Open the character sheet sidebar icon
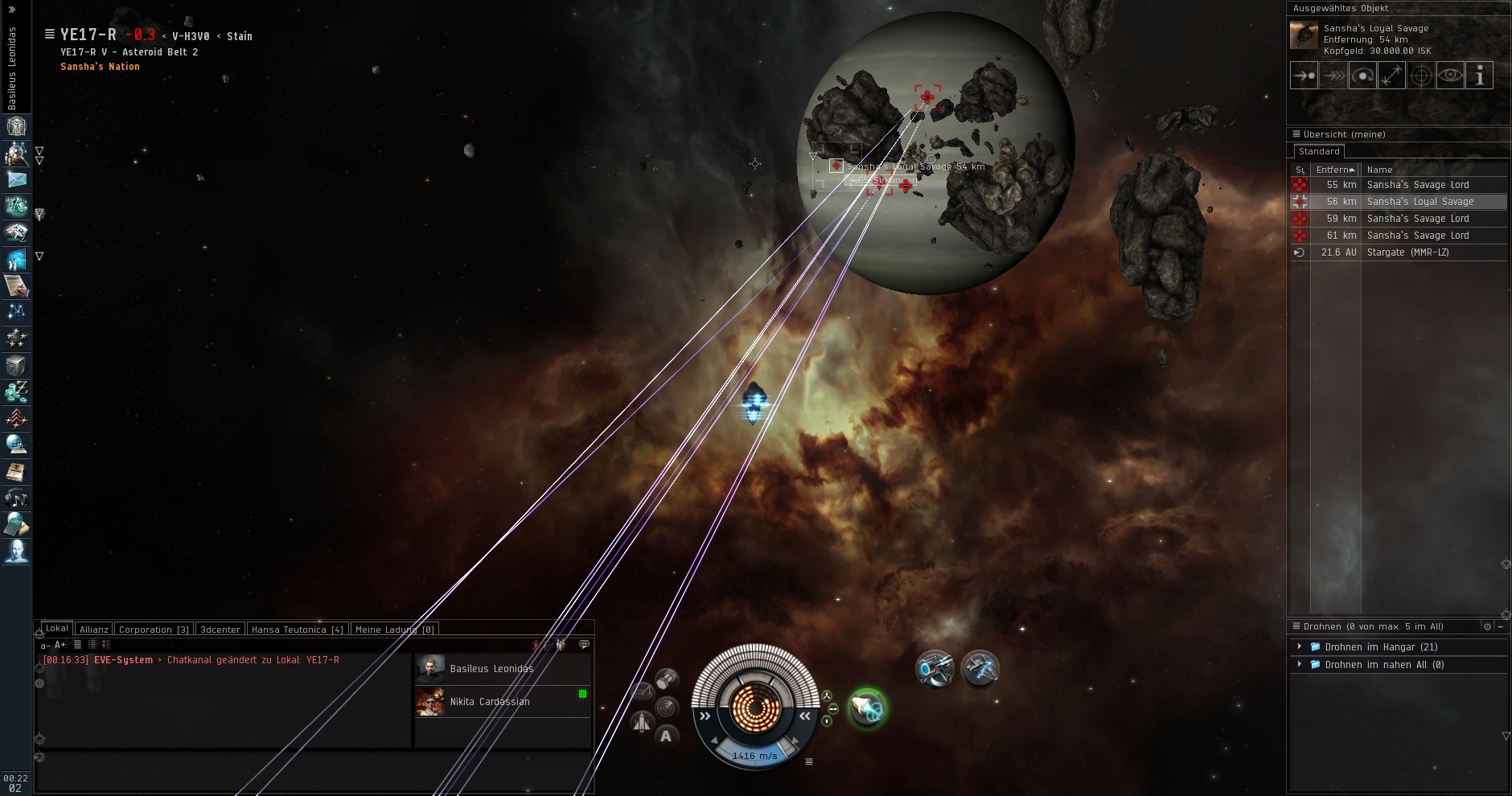 click(x=16, y=126)
